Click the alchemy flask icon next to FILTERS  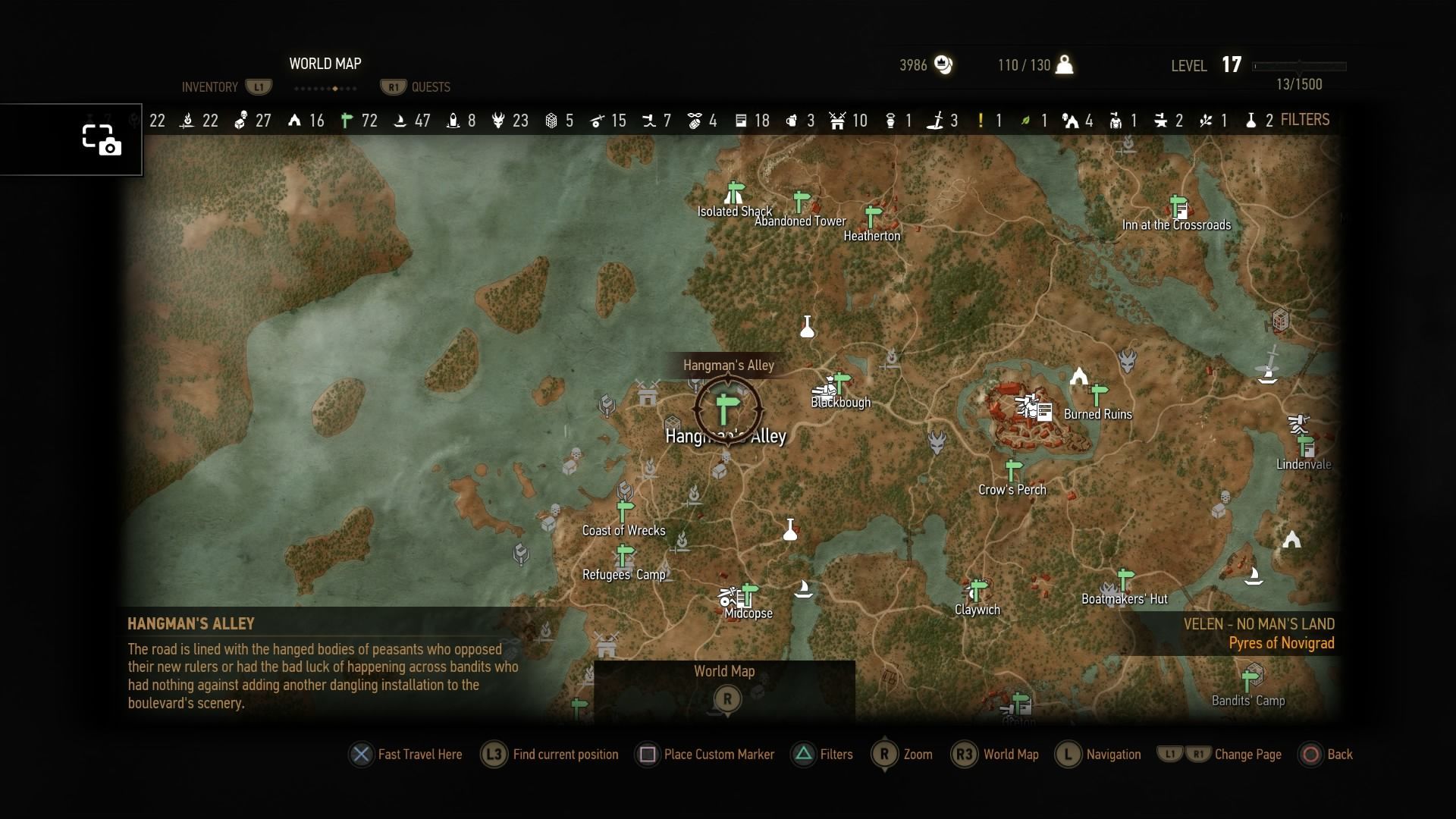tap(1252, 120)
